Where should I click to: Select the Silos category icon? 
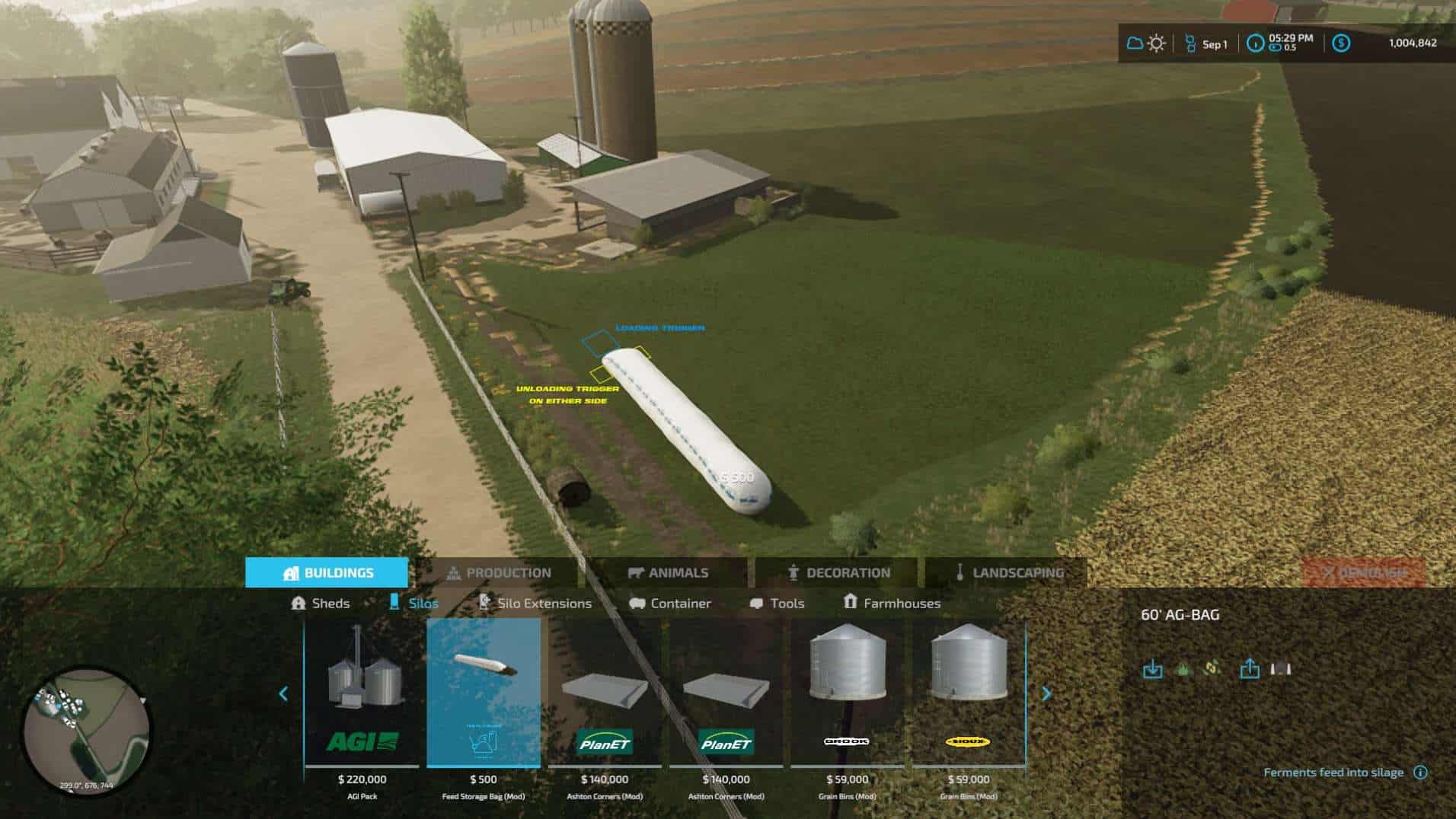[x=394, y=603]
